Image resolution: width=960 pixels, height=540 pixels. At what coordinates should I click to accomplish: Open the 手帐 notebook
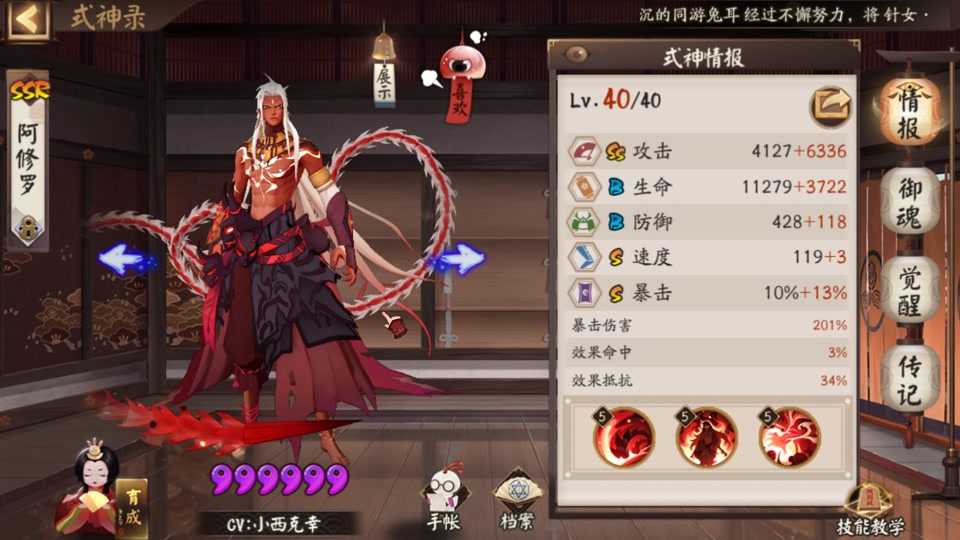(x=443, y=495)
